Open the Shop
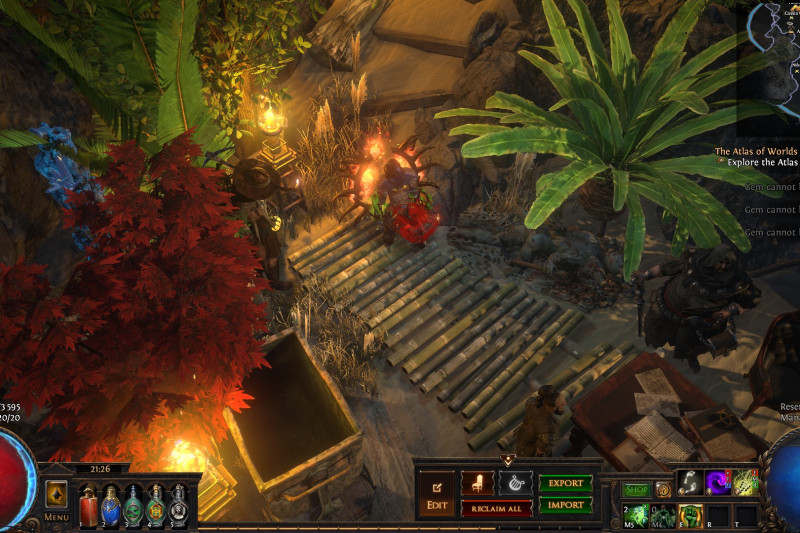 (x=636, y=490)
